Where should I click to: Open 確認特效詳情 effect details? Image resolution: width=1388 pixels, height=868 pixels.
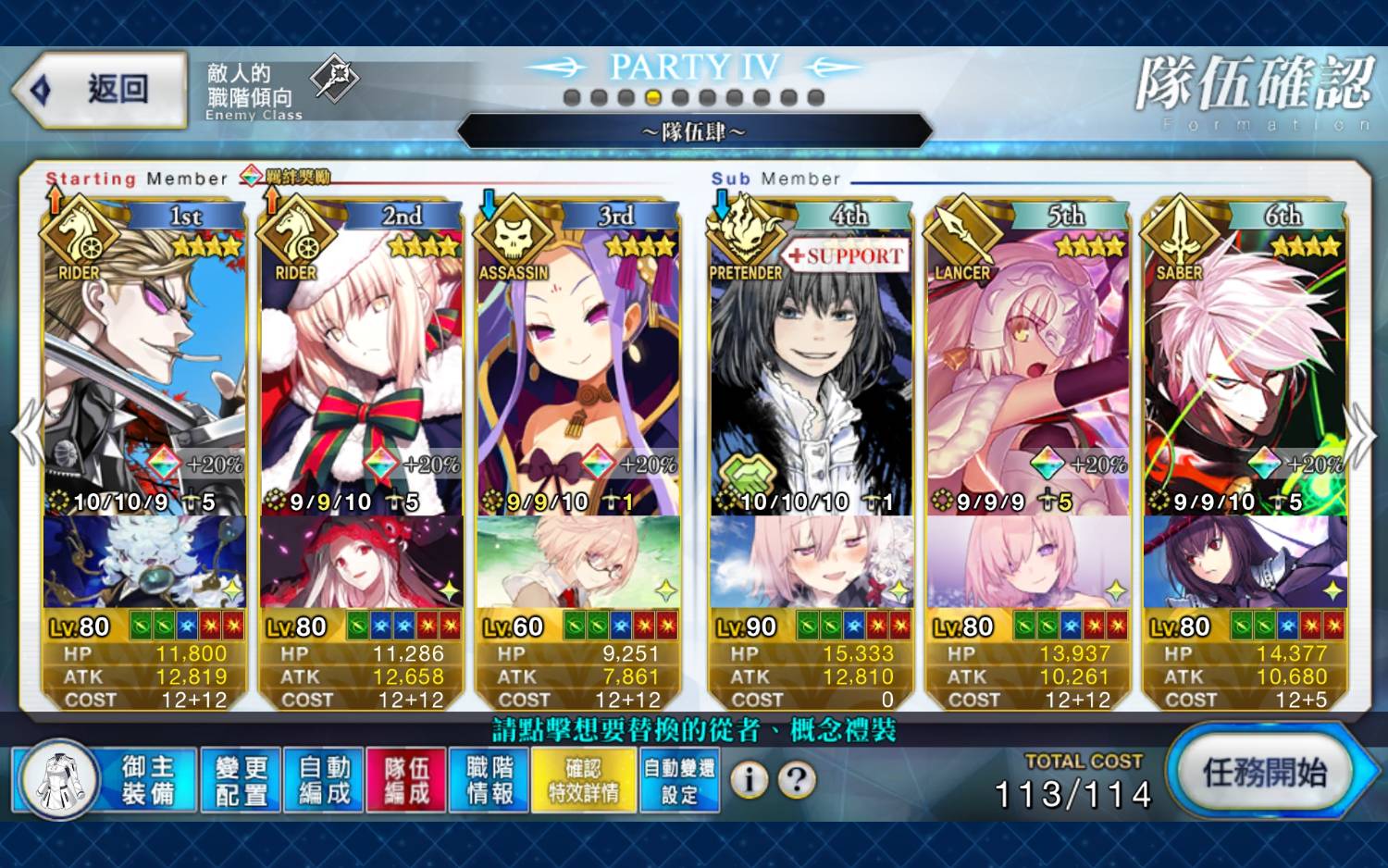[583, 780]
